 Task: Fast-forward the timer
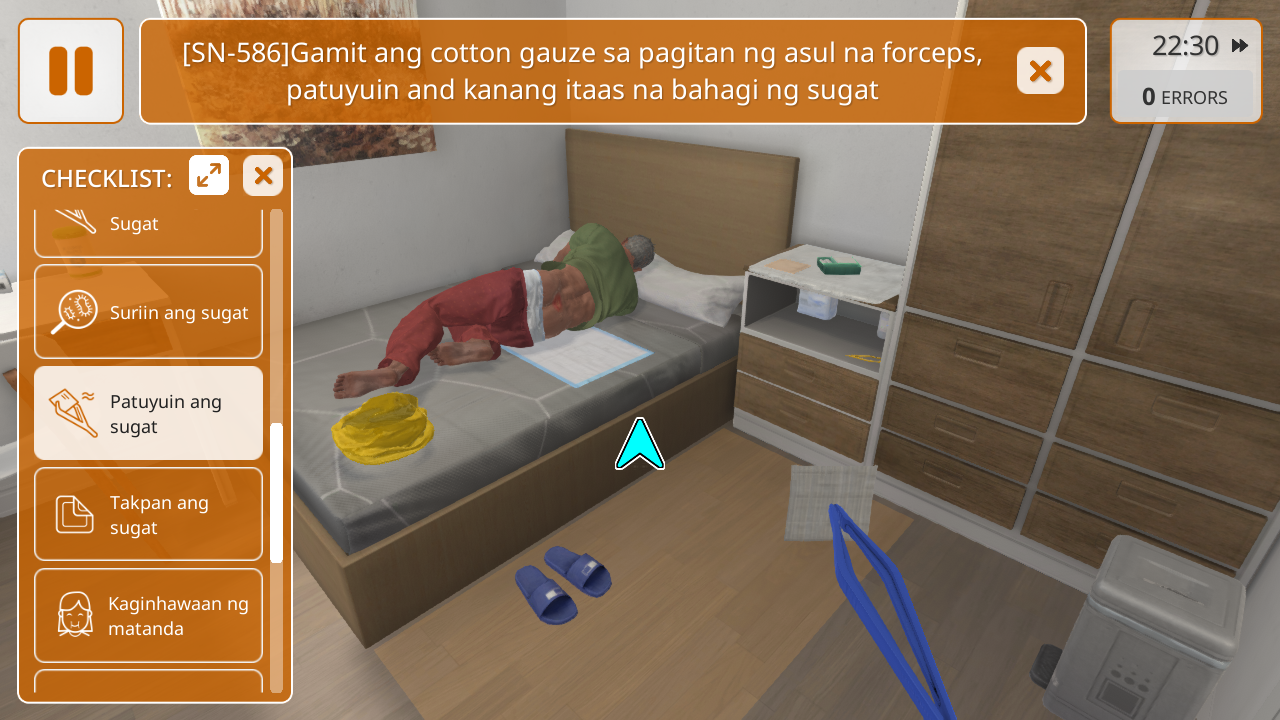pyautogui.click(x=1240, y=46)
